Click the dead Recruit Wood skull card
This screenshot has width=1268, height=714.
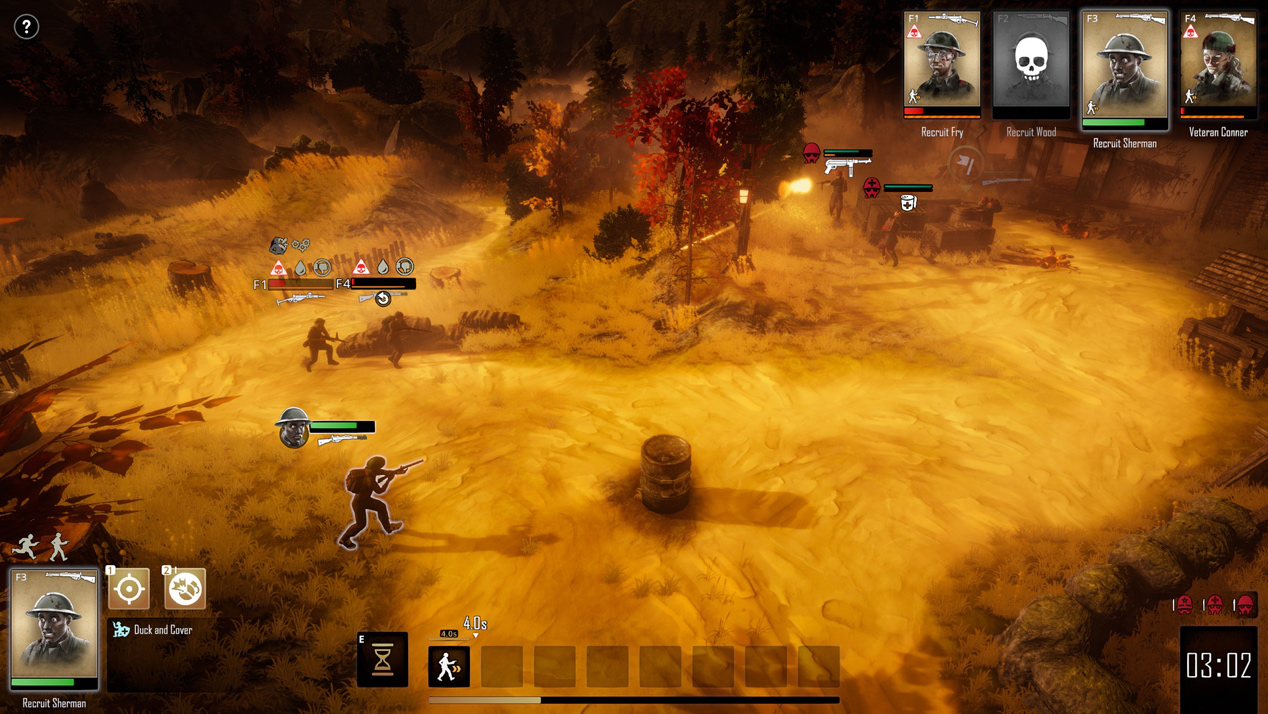(1031, 63)
